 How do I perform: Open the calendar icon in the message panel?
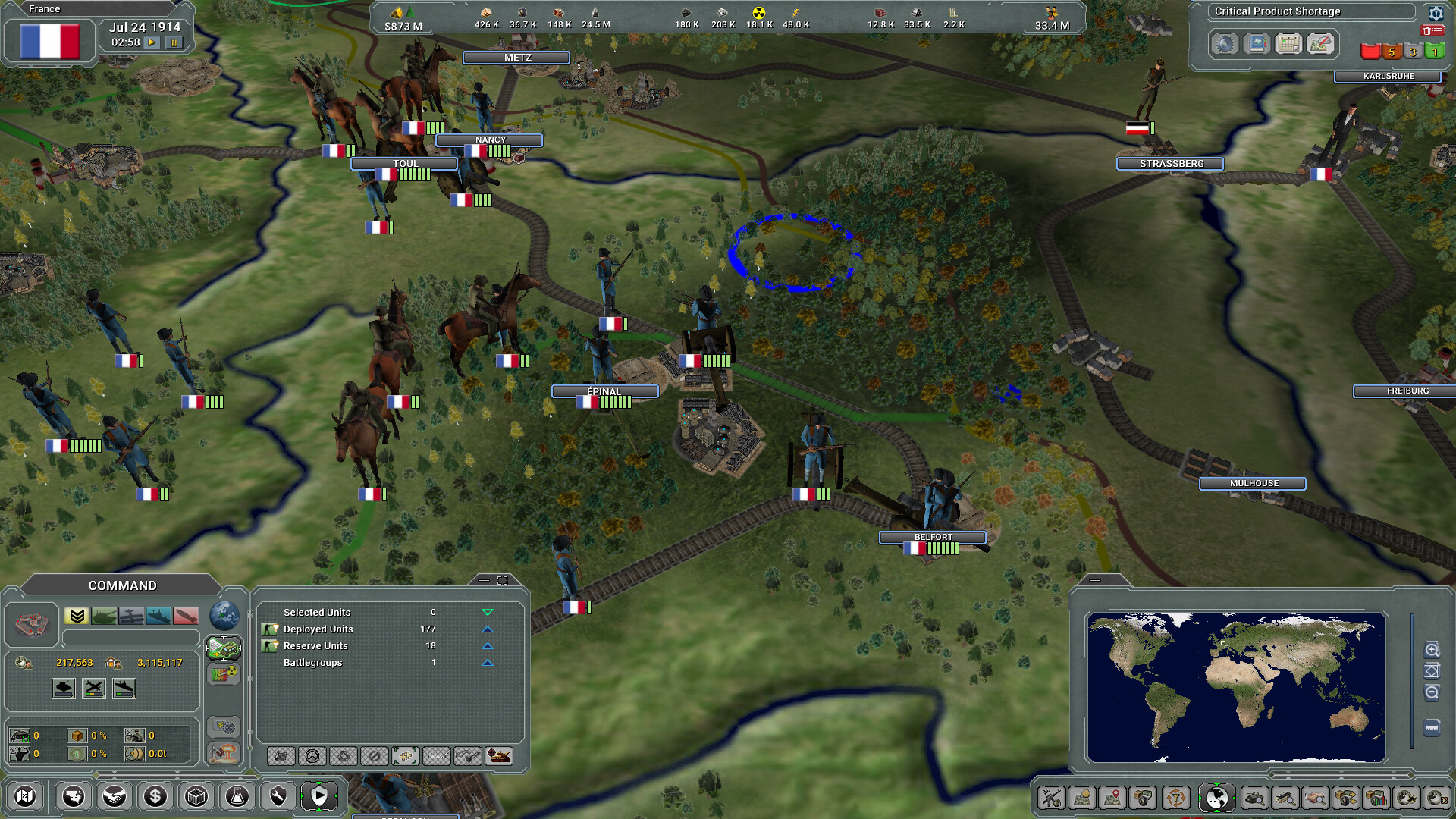[1288, 44]
